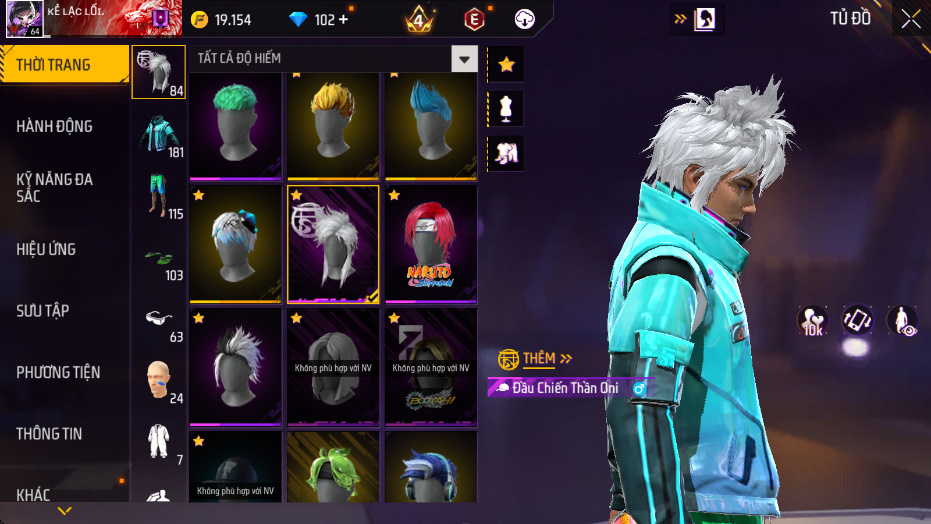Toggle the star favorites filter
Screen dimensions: 931x524
(x=506, y=64)
